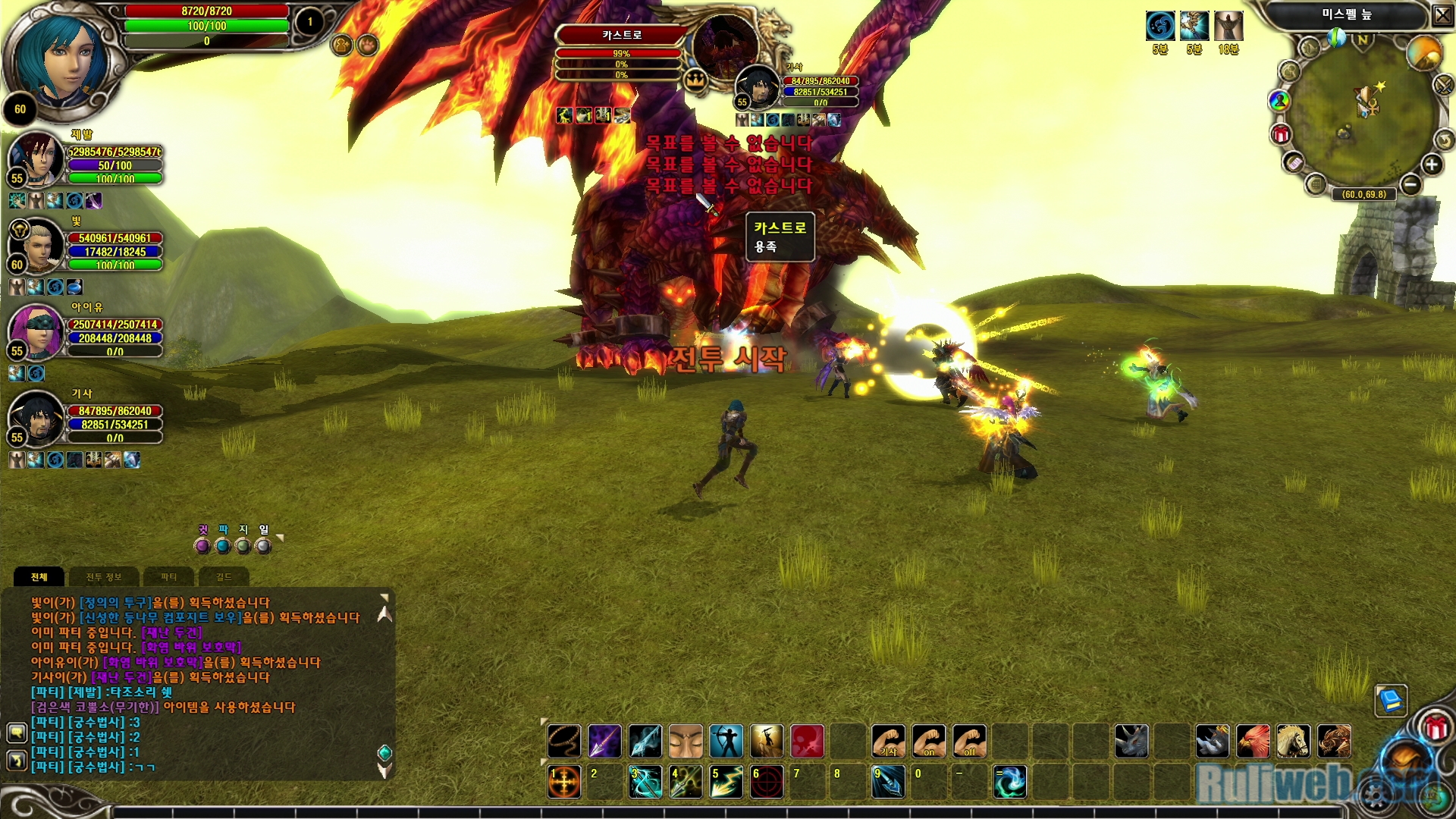Summon the red phoenix mount
1456x819 pixels.
point(1254,741)
